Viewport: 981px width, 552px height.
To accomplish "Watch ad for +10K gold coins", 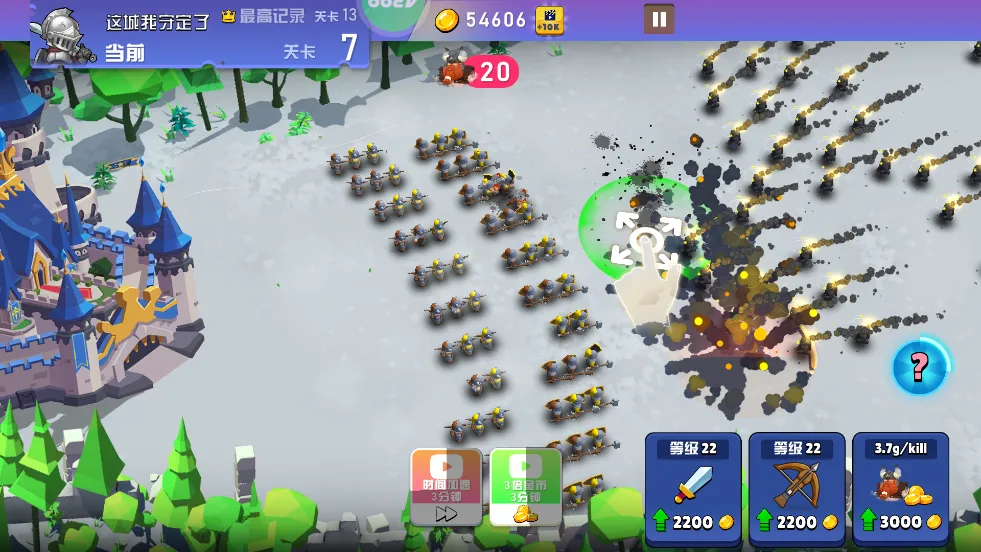I will coord(549,20).
